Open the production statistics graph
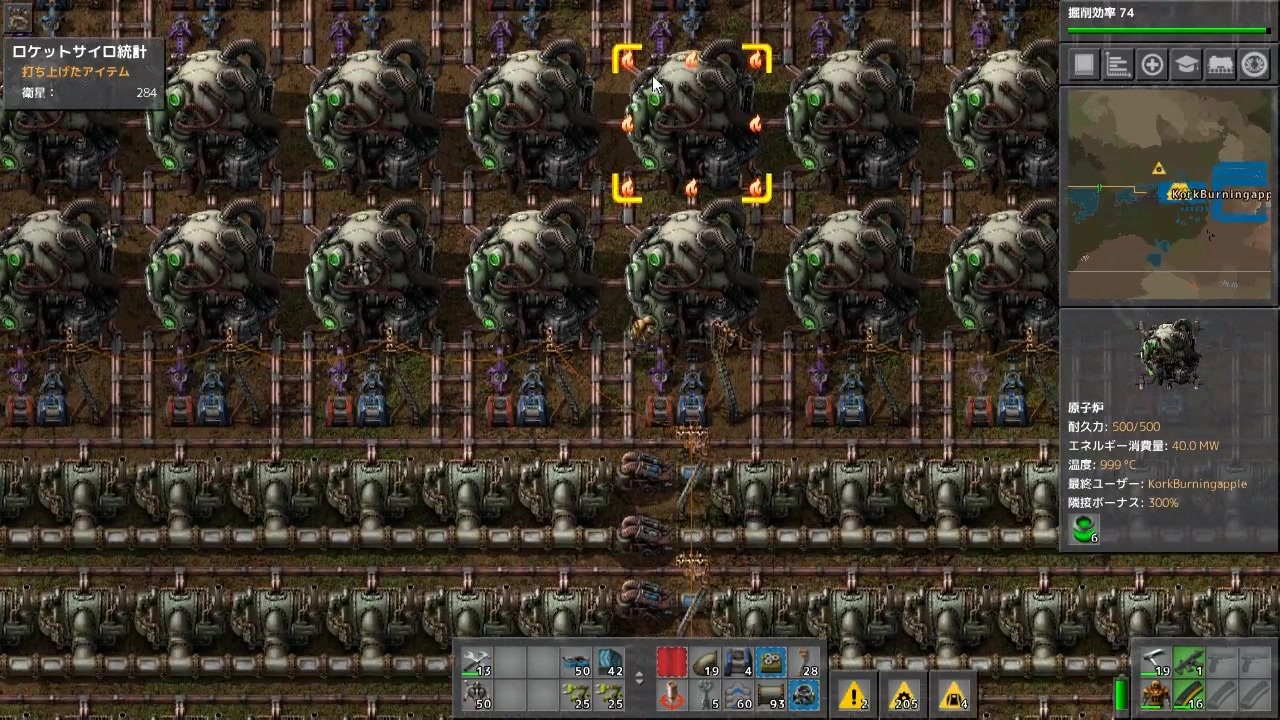This screenshot has width=1280, height=720. pos(1117,64)
